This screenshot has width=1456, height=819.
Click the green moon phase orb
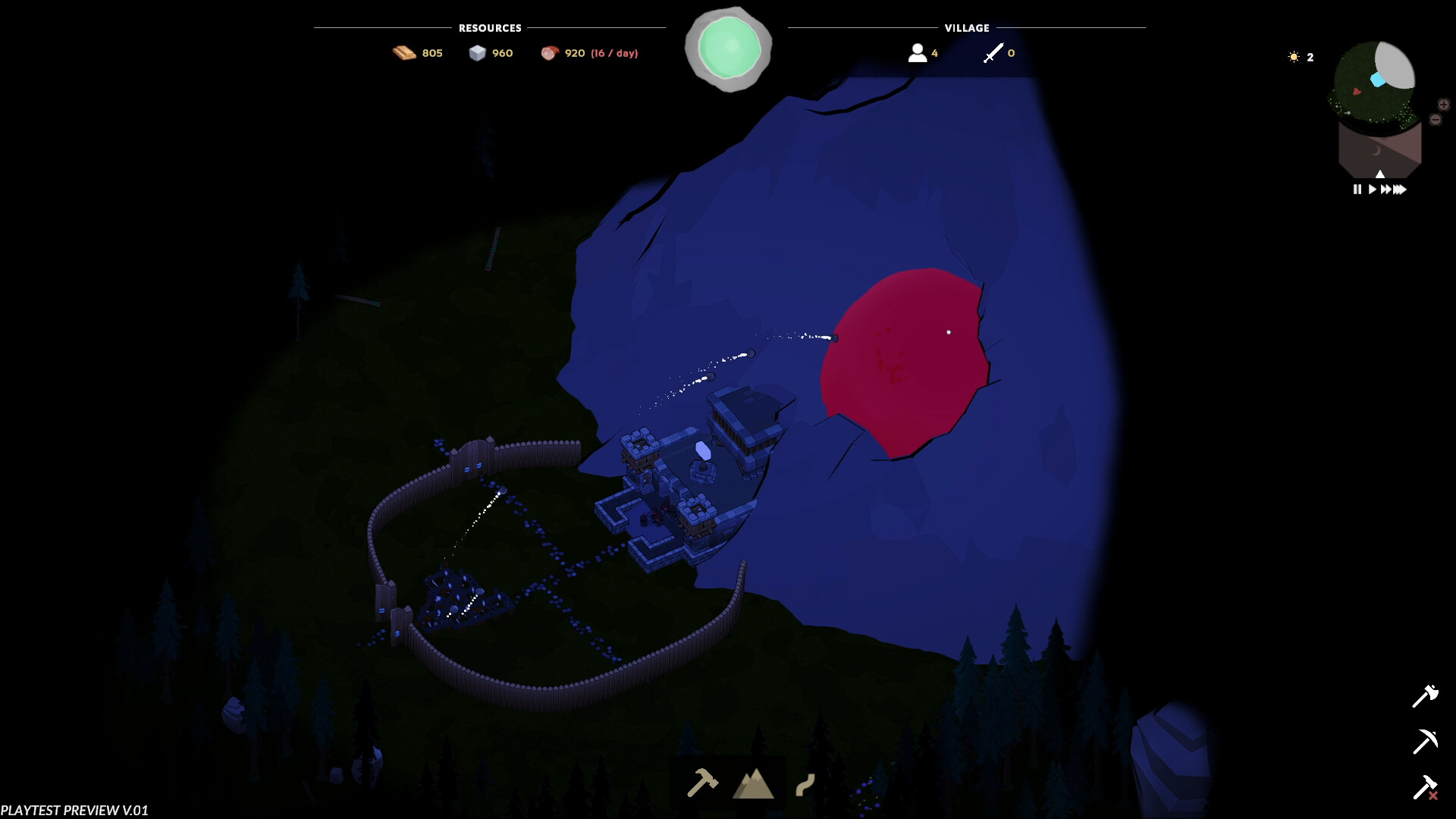coord(730,48)
